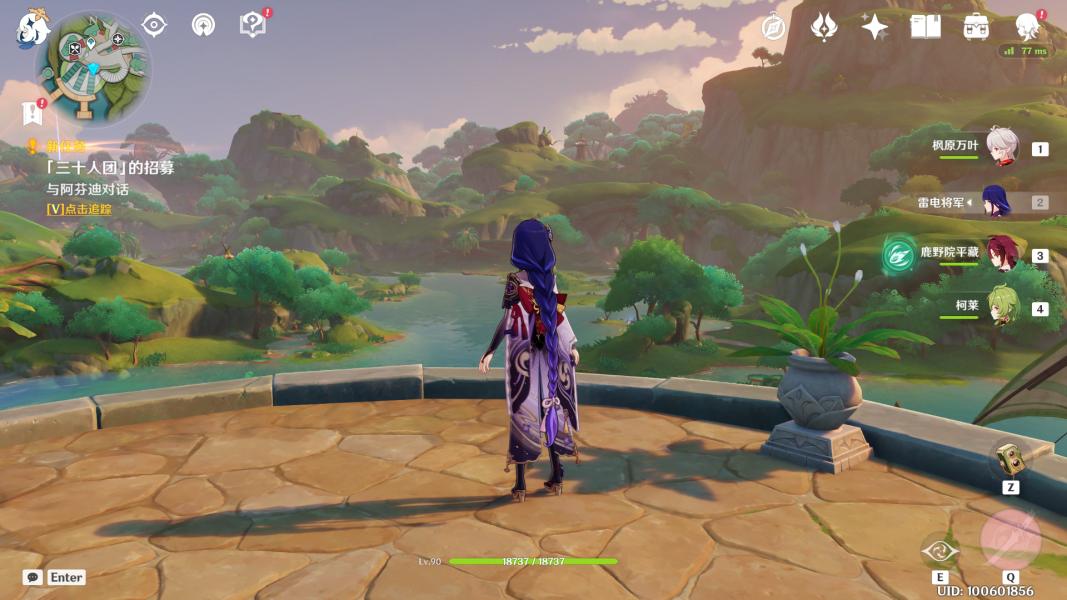Switch to party member 鹿野院平藏

coord(1001,254)
